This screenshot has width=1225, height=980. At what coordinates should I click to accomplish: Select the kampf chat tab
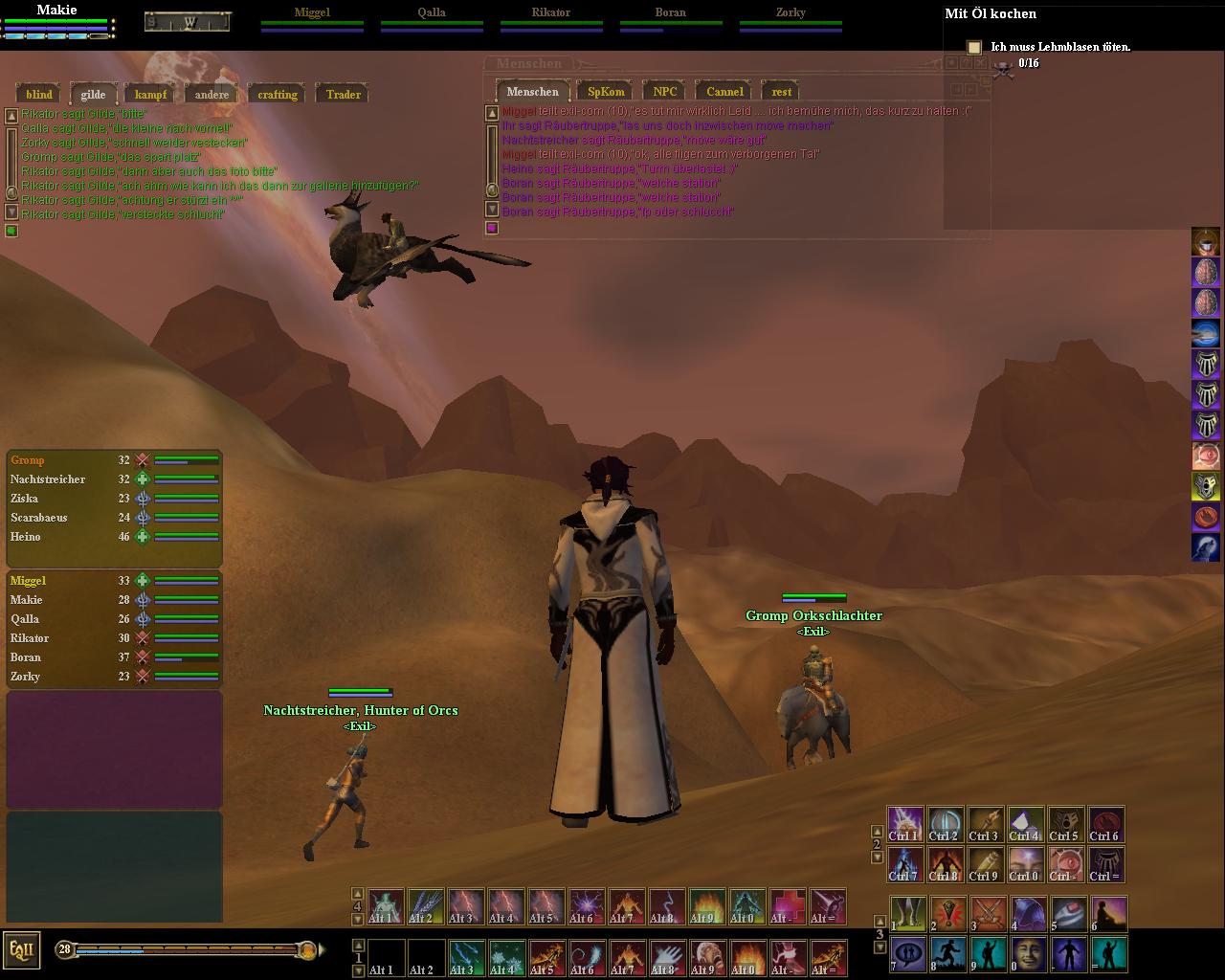tap(150, 94)
